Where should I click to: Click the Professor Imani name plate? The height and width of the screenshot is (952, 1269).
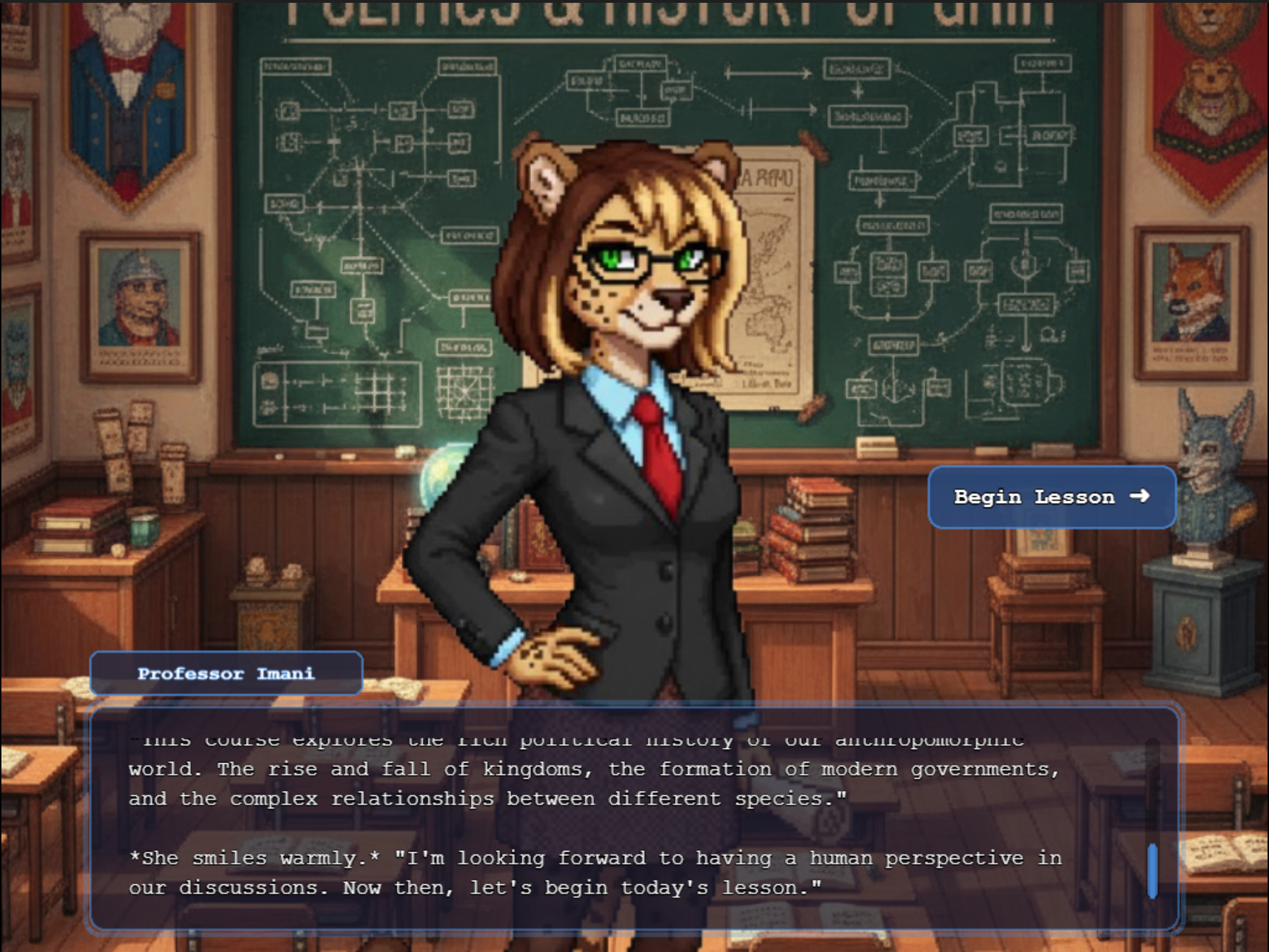click(225, 673)
